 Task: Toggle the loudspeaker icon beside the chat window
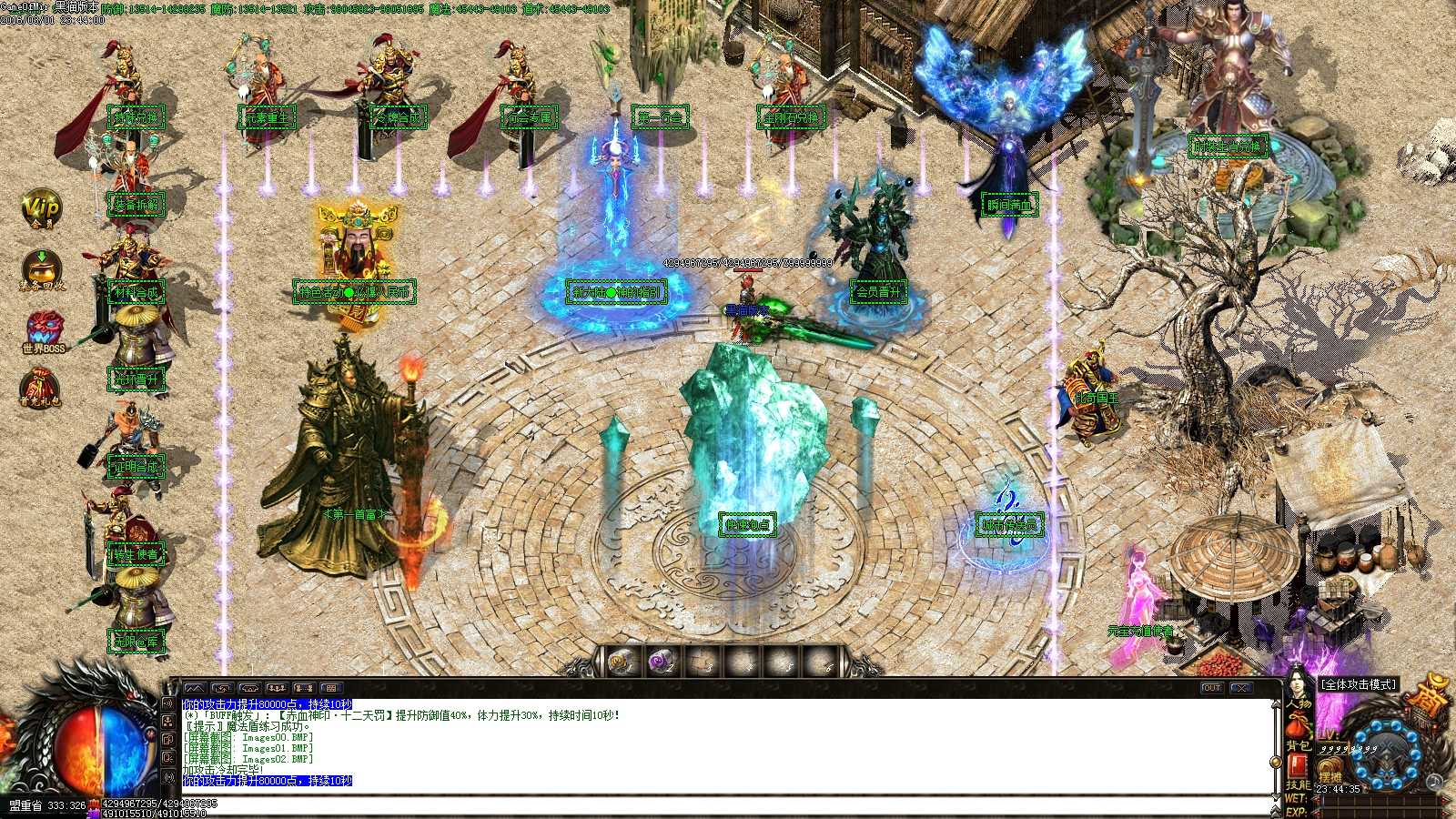point(168,703)
